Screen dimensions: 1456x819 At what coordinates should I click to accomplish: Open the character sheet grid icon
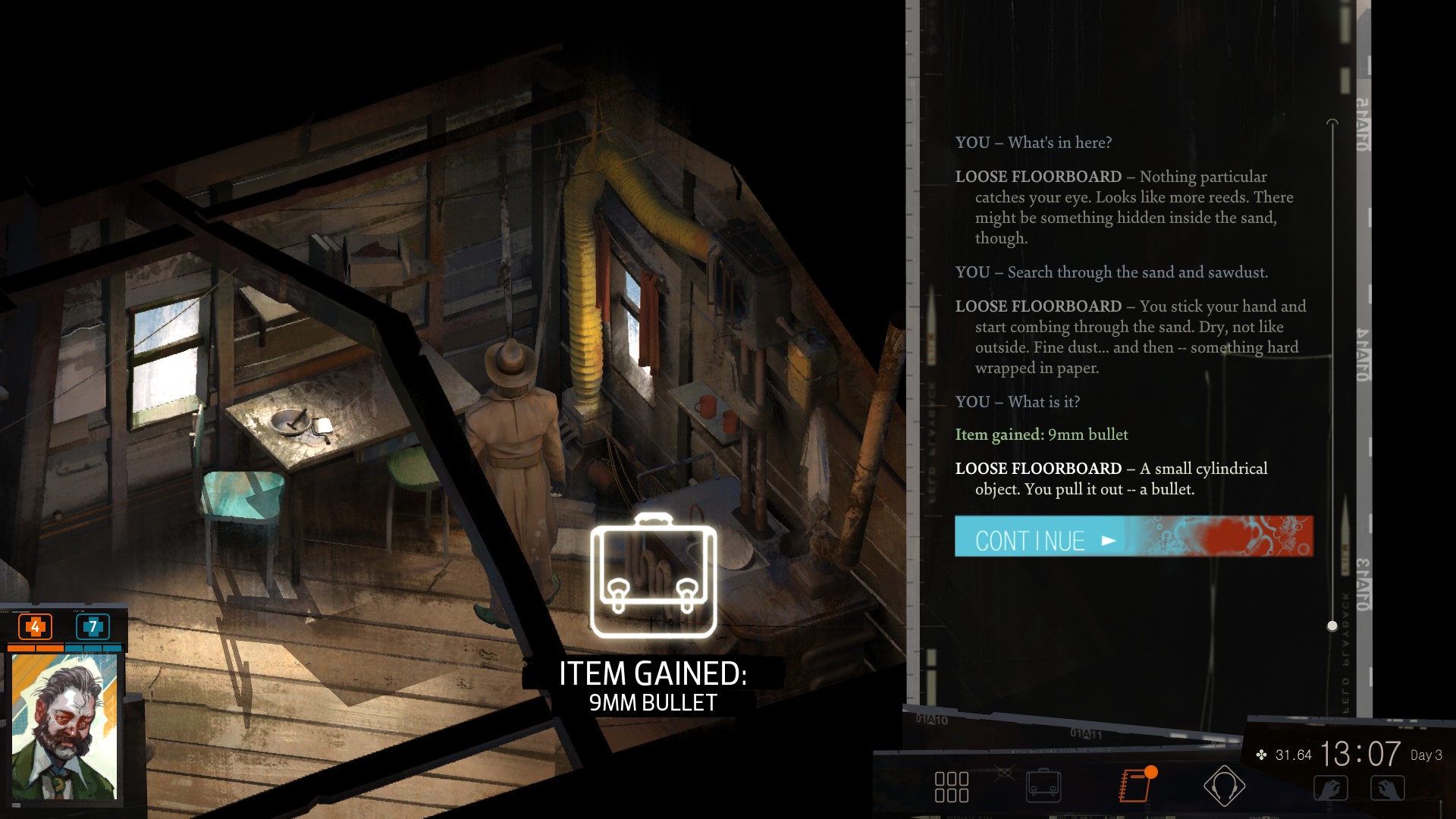coord(951,787)
